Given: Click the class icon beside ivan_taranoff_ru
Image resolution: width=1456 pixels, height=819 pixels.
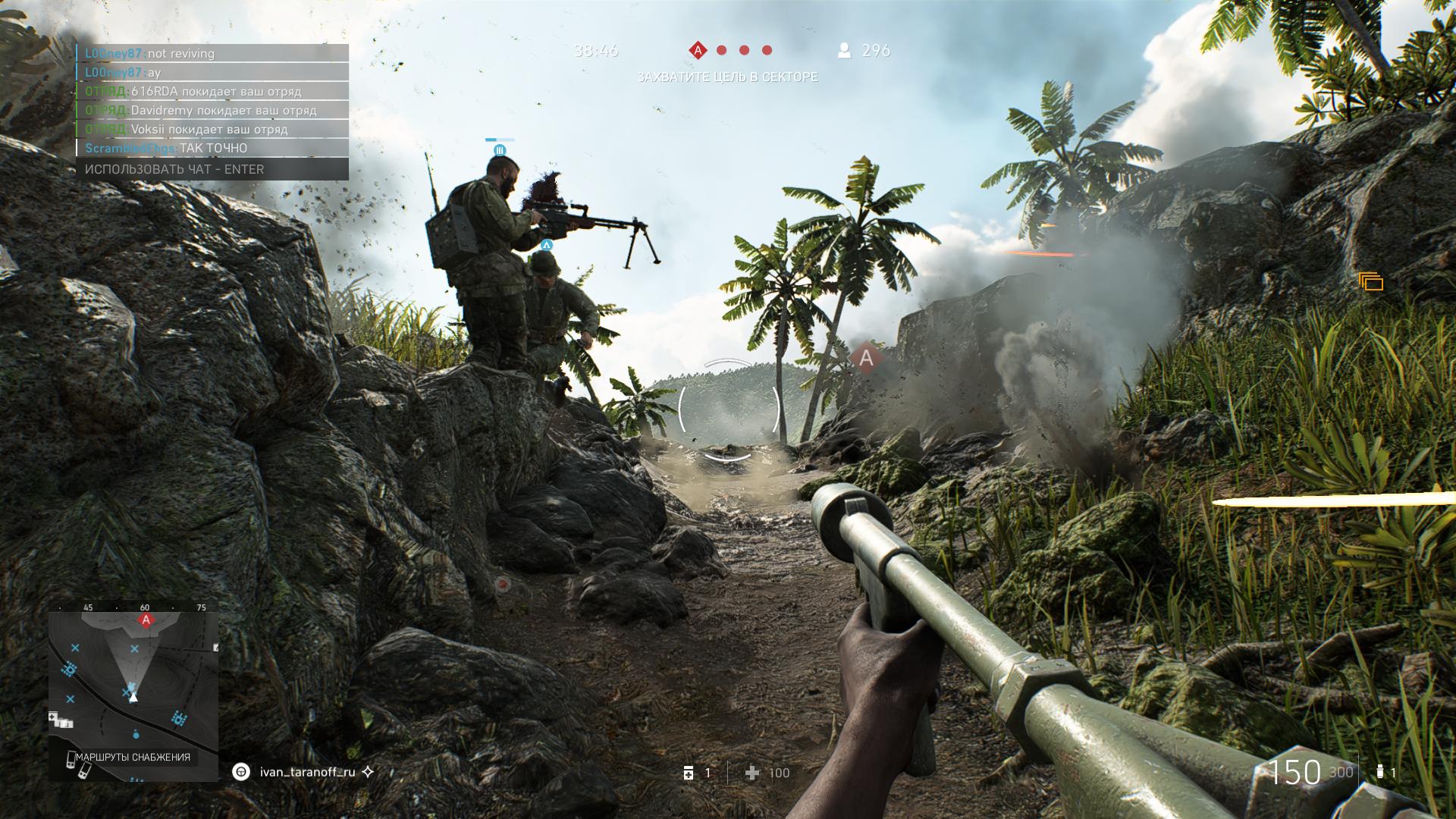Looking at the screenshot, I should tap(241, 772).
